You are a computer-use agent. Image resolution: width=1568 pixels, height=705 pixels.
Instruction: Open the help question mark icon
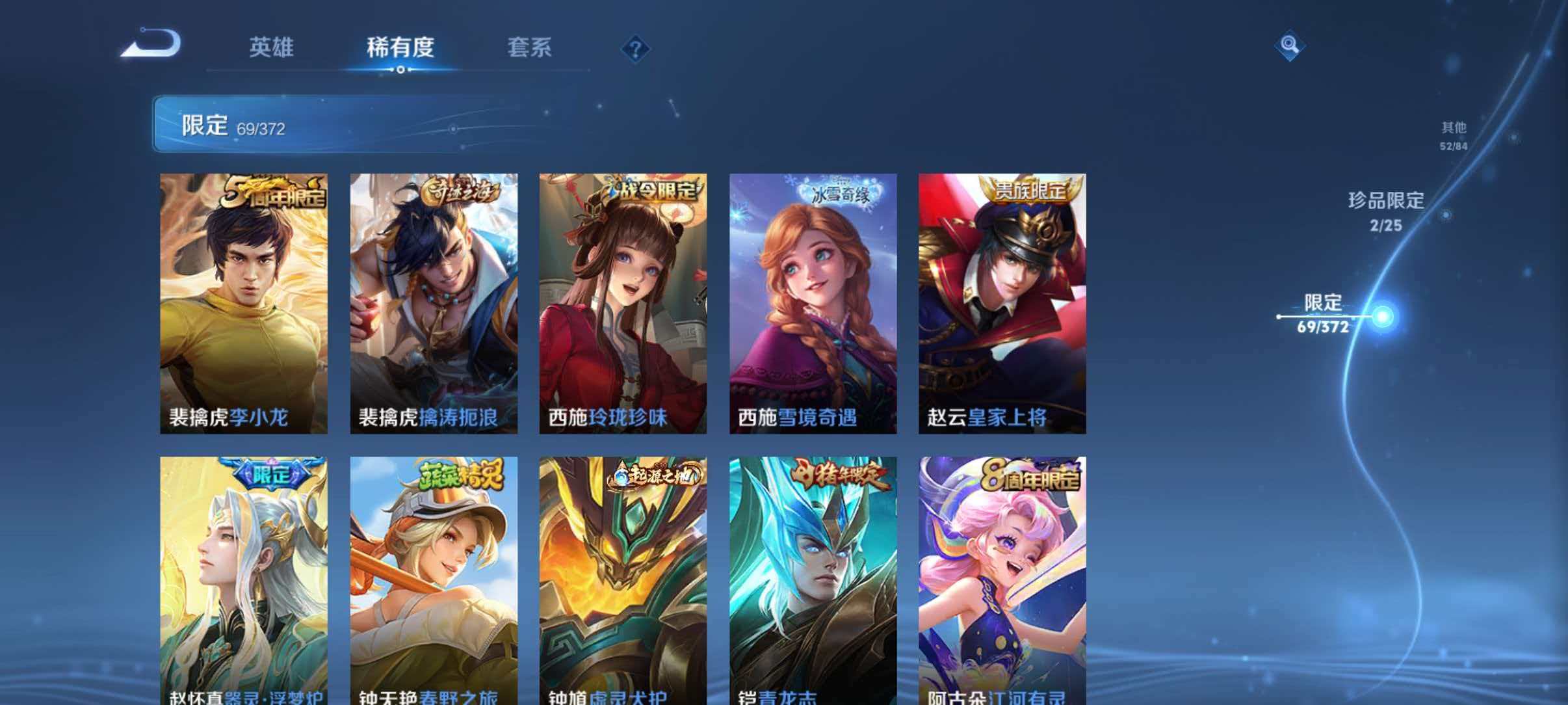click(x=638, y=49)
